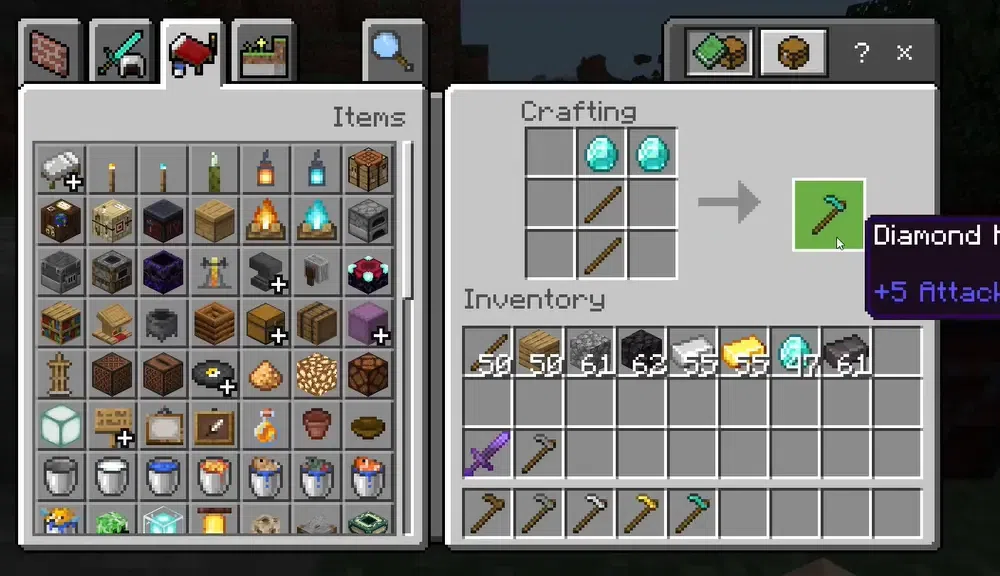Select the cobblestone stack in the inventory
Image resolution: width=1000 pixels, height=576 pixels.
tap(590, 352)
